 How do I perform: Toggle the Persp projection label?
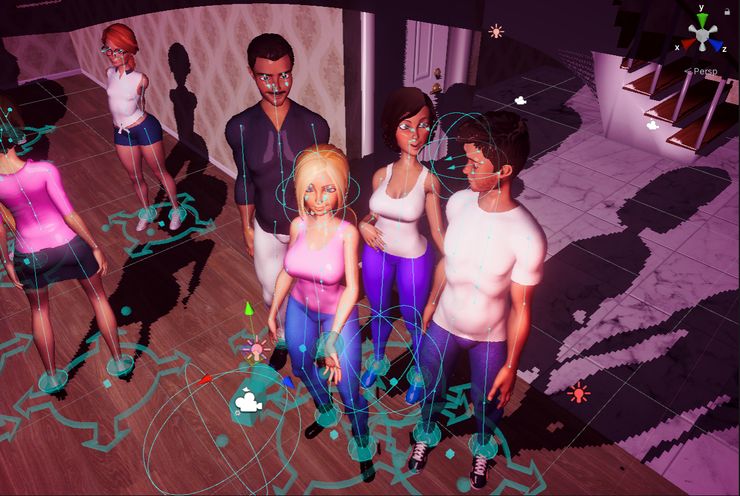[704, 71]
